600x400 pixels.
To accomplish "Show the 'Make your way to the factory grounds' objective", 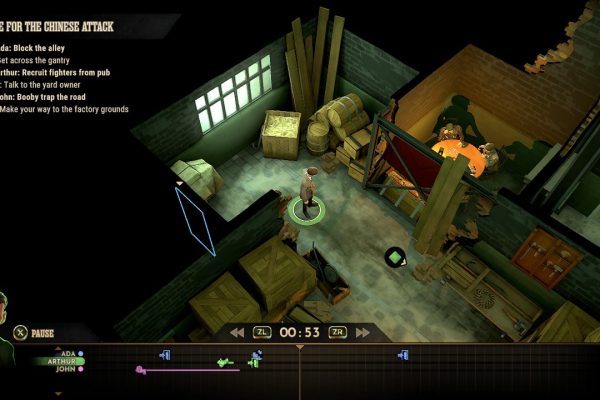I will (65, 109).
